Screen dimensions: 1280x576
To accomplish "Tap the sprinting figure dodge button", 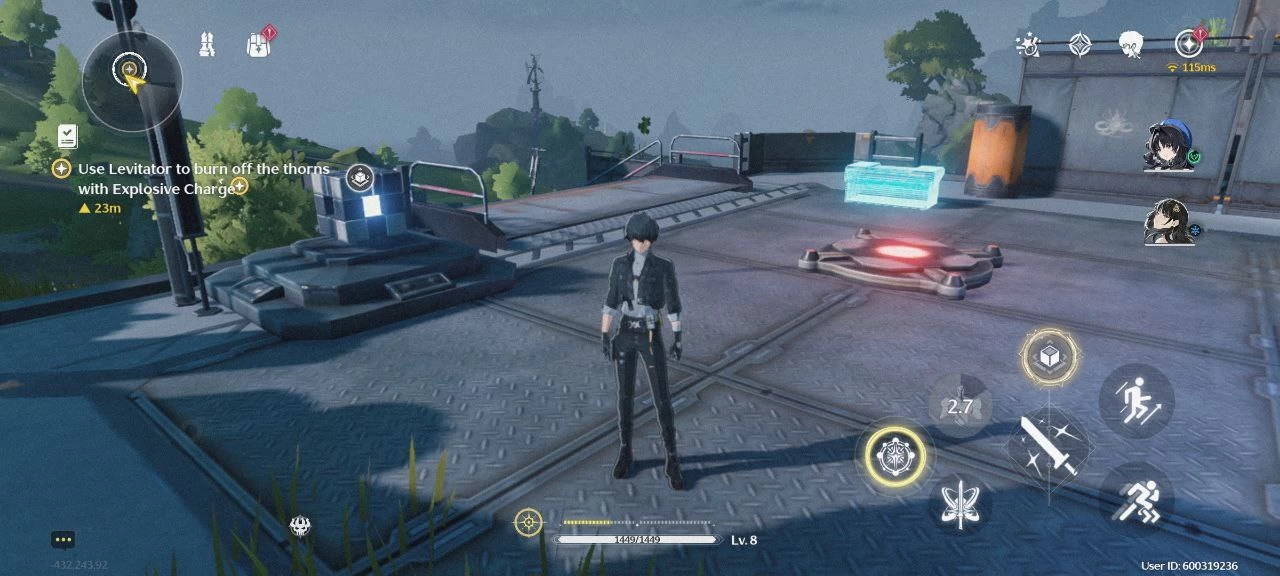I will (1136, 499).
